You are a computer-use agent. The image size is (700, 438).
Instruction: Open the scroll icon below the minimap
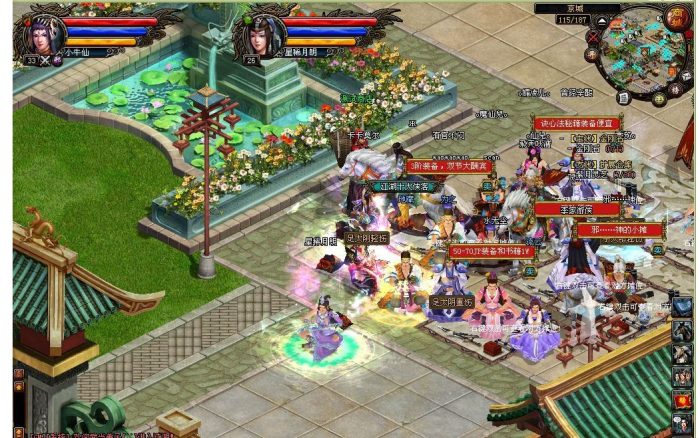623,97
